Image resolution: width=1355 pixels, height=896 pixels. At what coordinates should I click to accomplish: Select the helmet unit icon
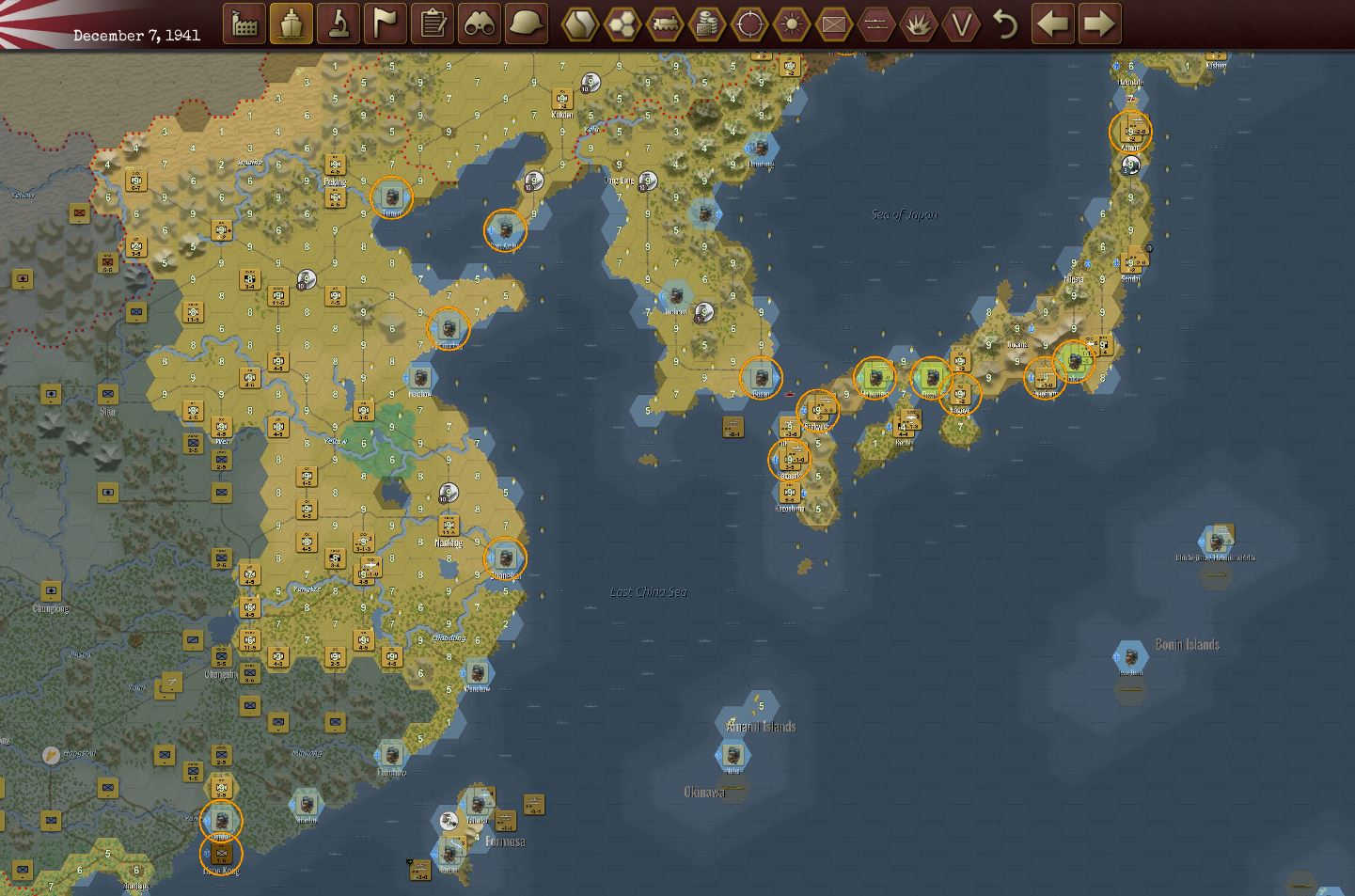[x=527, y=24]
